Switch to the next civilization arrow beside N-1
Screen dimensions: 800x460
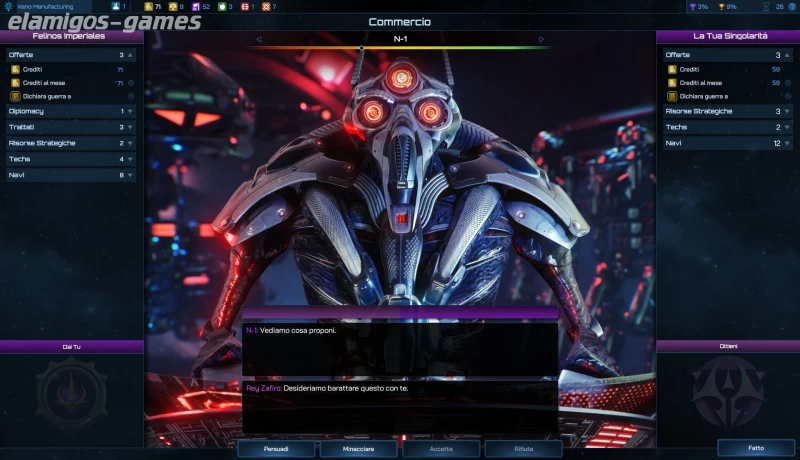(x=541, y=40)
